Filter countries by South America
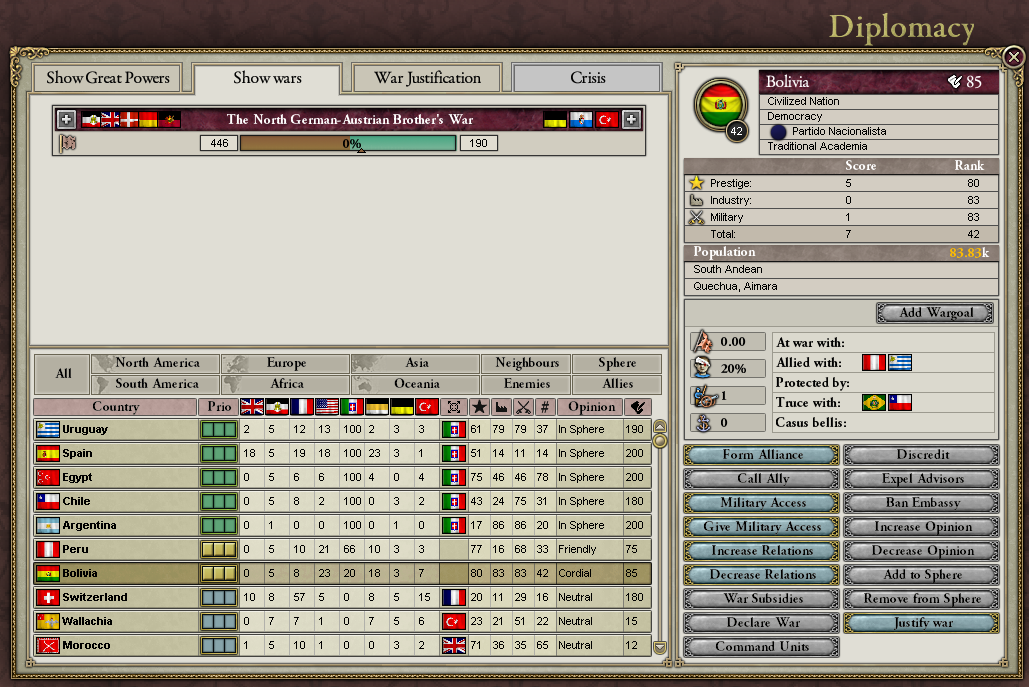 156,384
